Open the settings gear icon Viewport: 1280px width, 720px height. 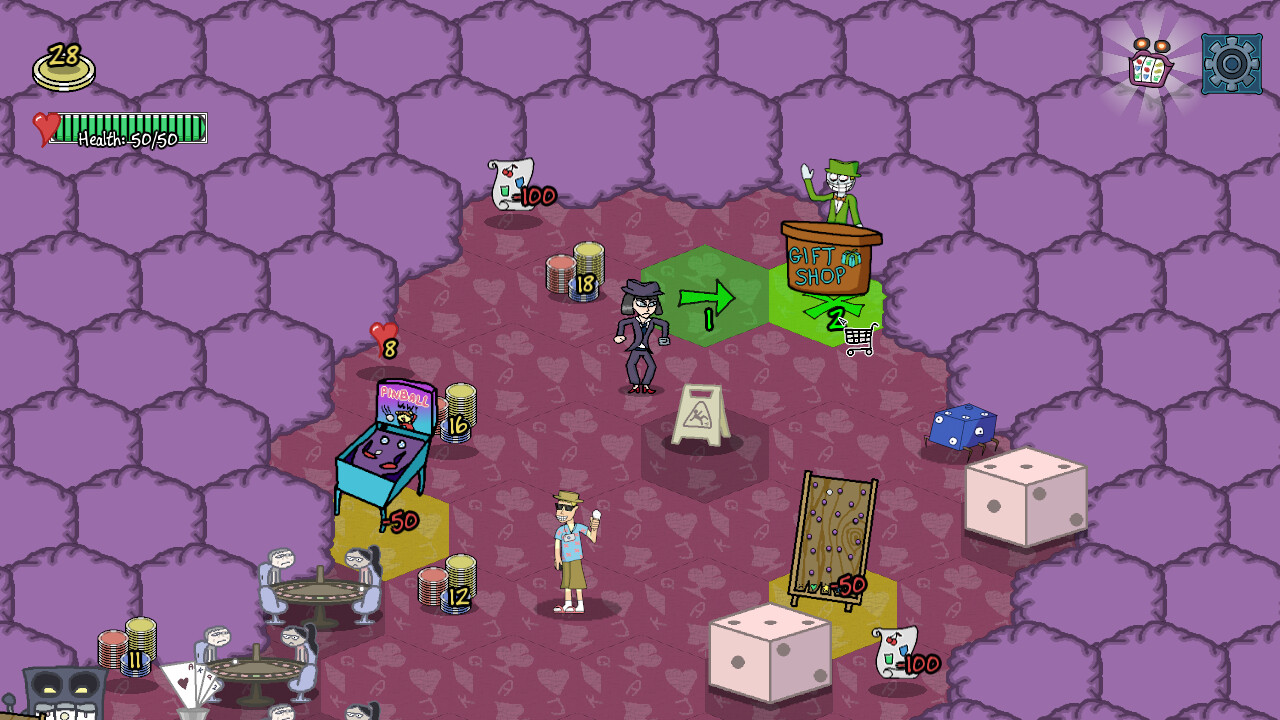(x=1230, y=62)
